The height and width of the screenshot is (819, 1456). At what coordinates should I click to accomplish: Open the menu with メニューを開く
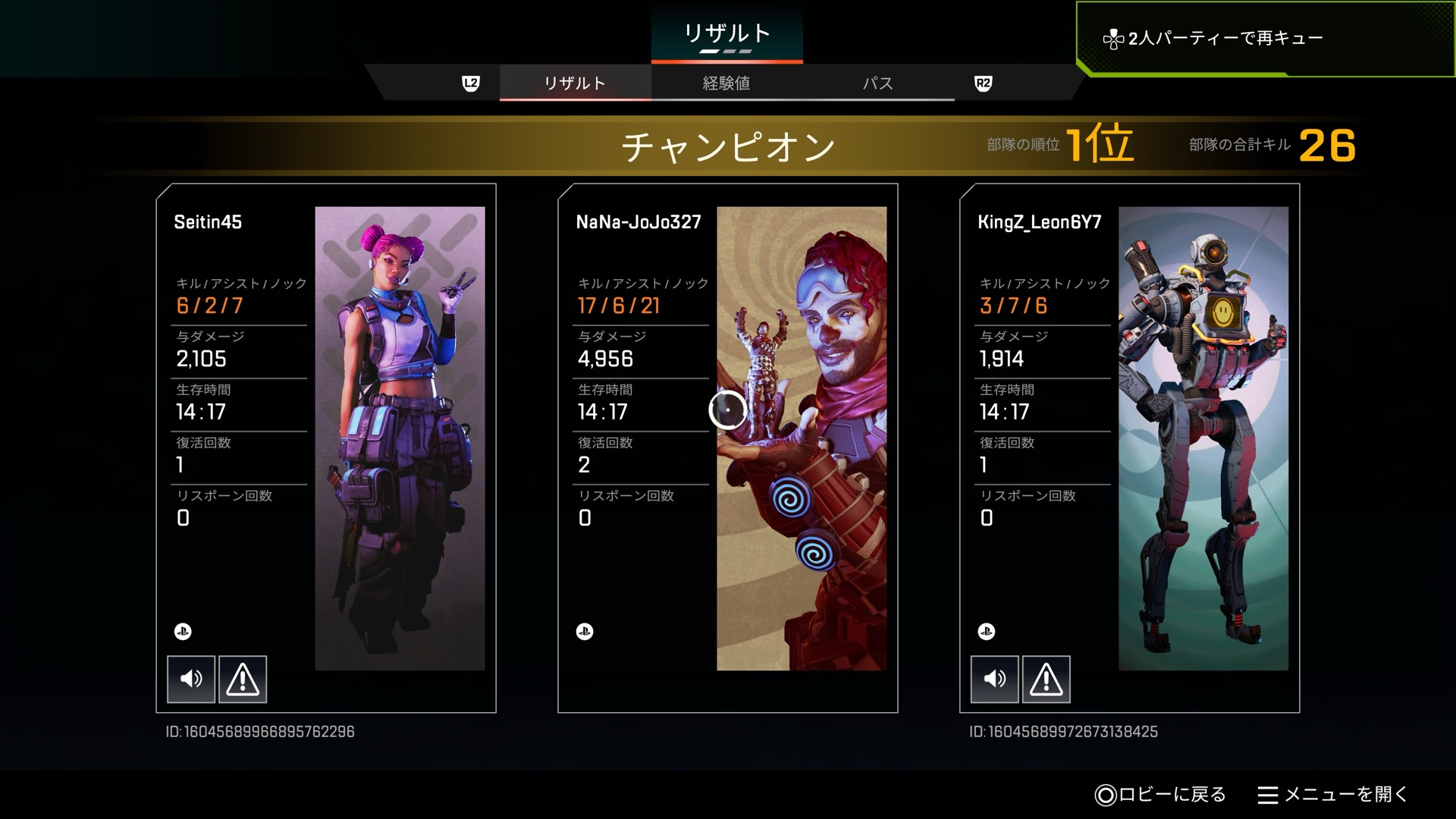(x=1332, y=794)
